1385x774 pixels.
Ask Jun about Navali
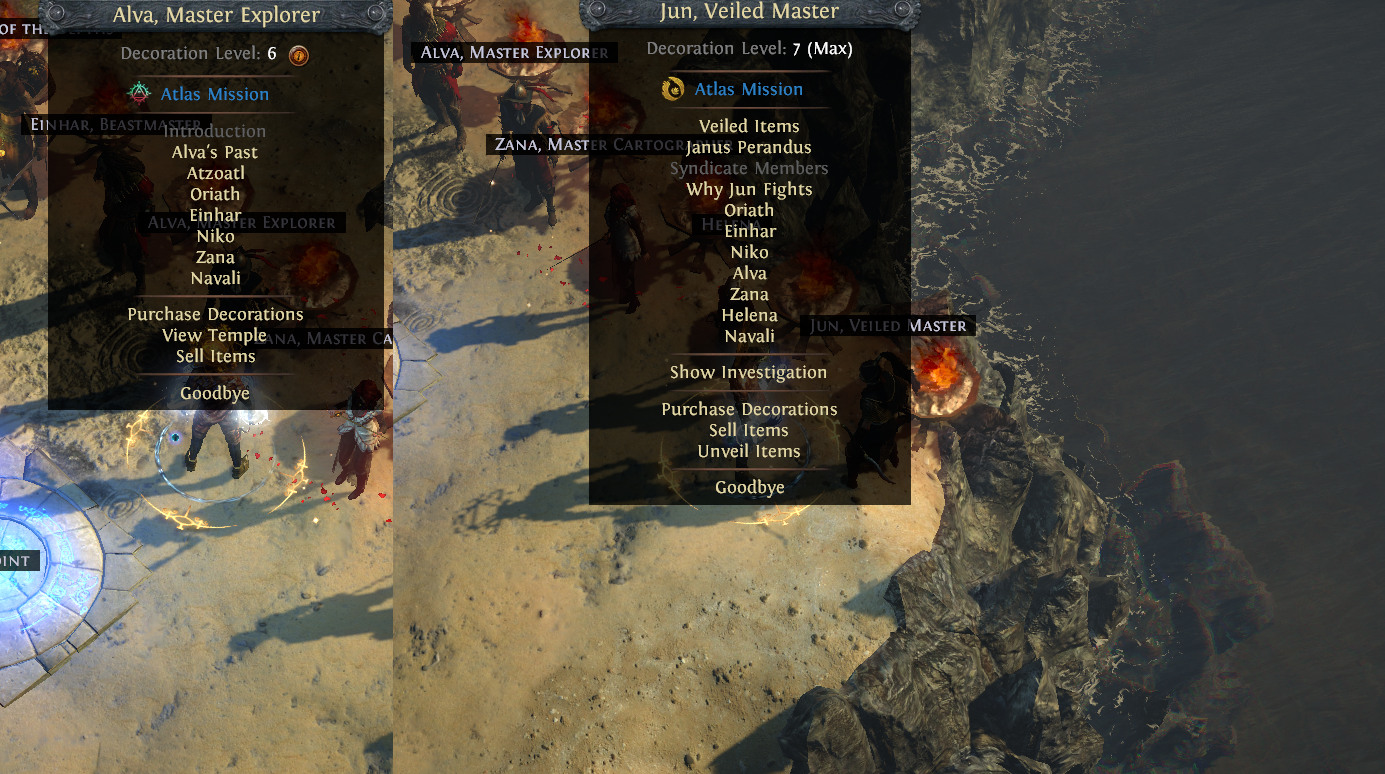pyautogui.click(x=749, y=336)
